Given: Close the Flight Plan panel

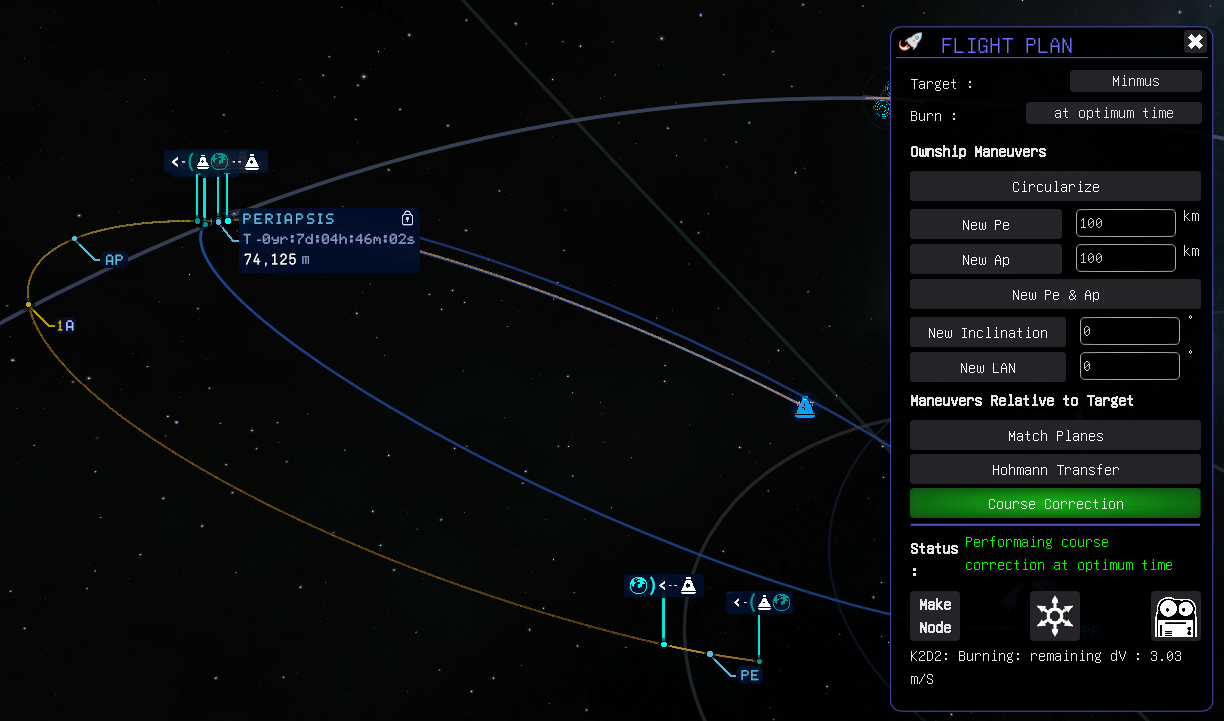Looking at the screenshot, I should click(1195, 42).
